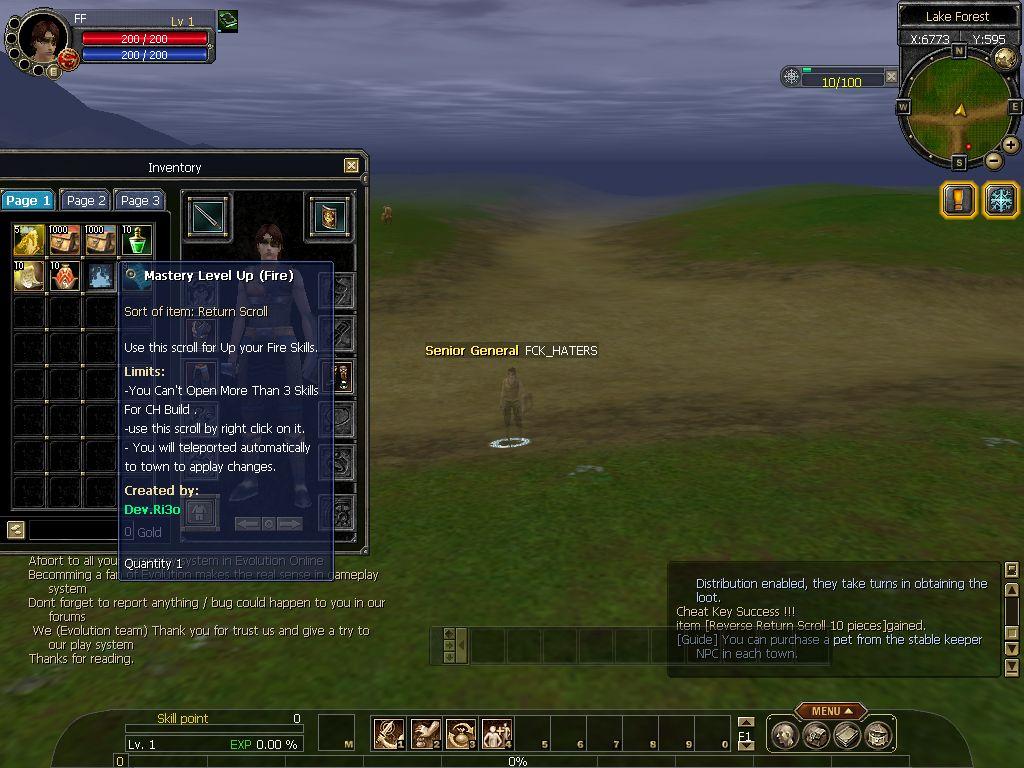Open the world map globe button
1024x768 pixels.
pyautogui.click(x=1005, y=57)
